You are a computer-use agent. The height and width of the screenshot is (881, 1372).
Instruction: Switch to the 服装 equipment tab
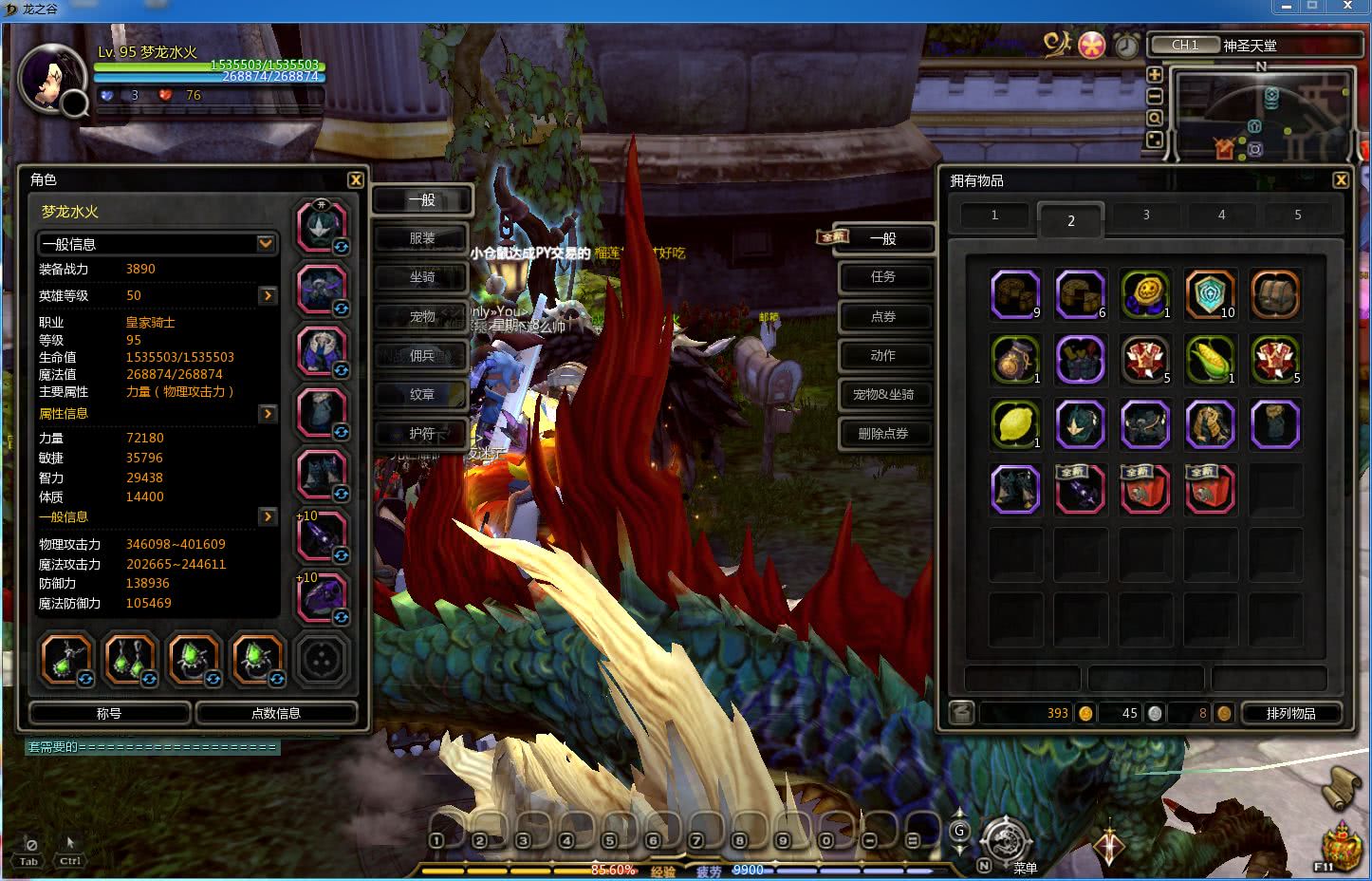[421, 238]
